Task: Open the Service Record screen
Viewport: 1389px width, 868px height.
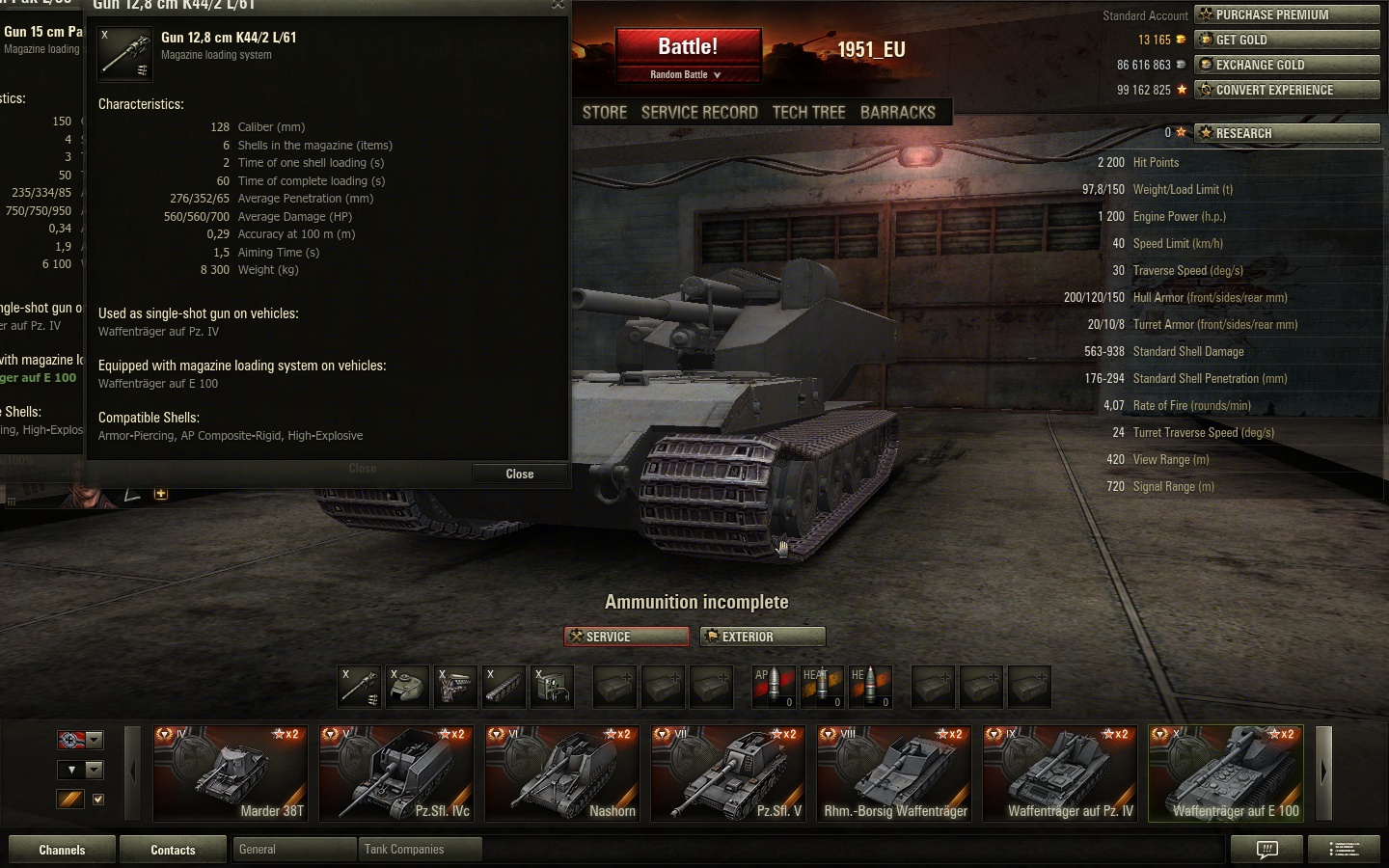Action: pos(699,113)
